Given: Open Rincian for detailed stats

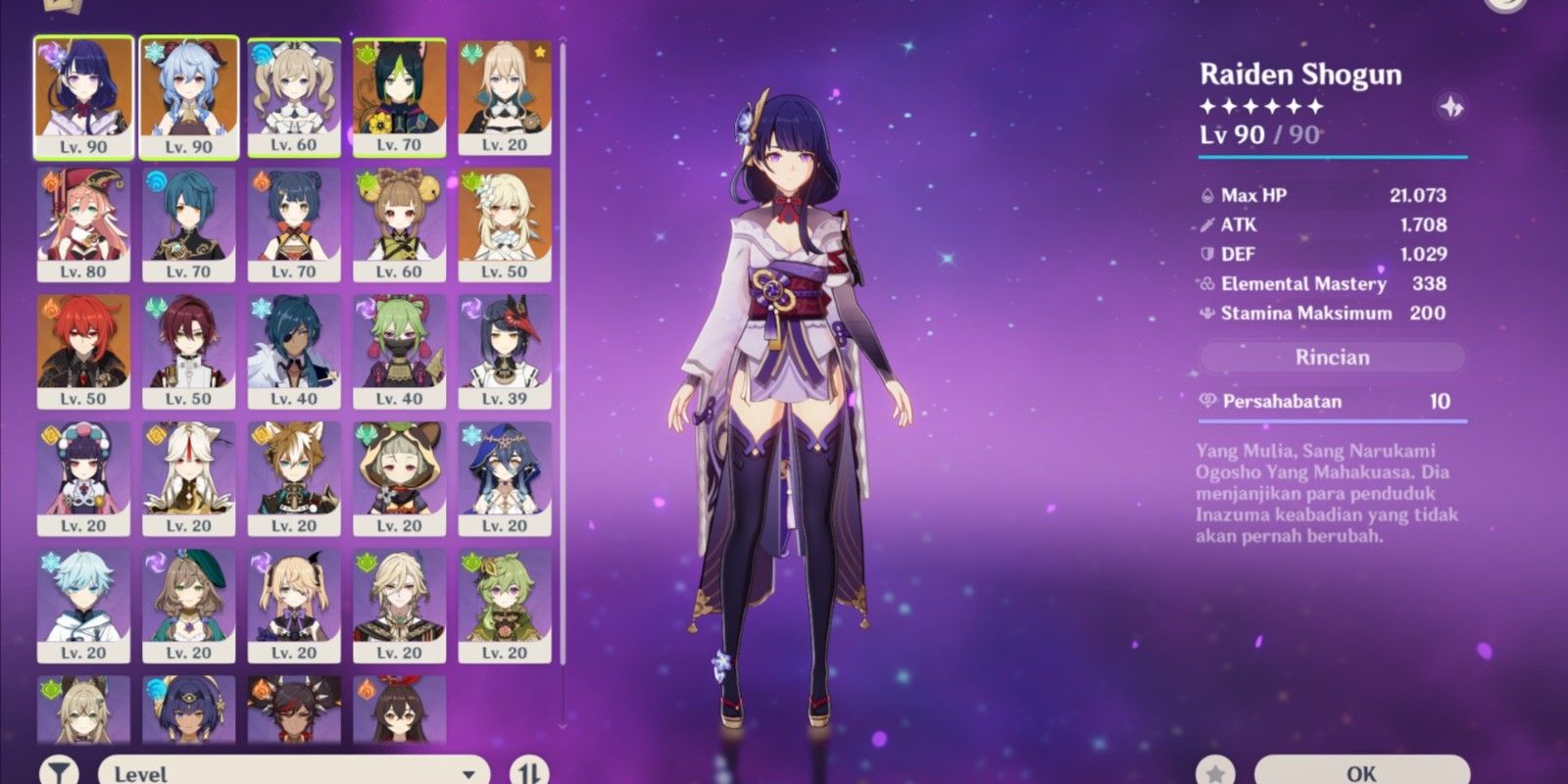Looking at the screenshot, I should point(1331,357).
